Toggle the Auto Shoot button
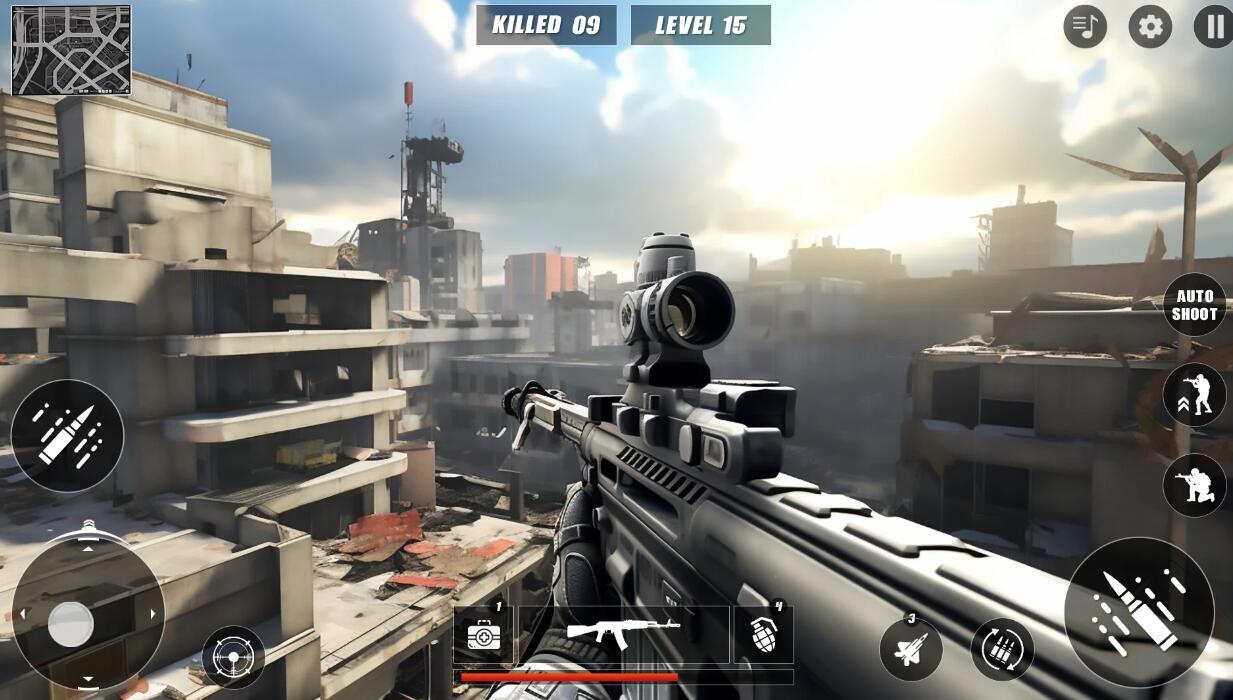Image resolution: width=1233 pixels, height=700 pixels. [x=1195, y=305]
